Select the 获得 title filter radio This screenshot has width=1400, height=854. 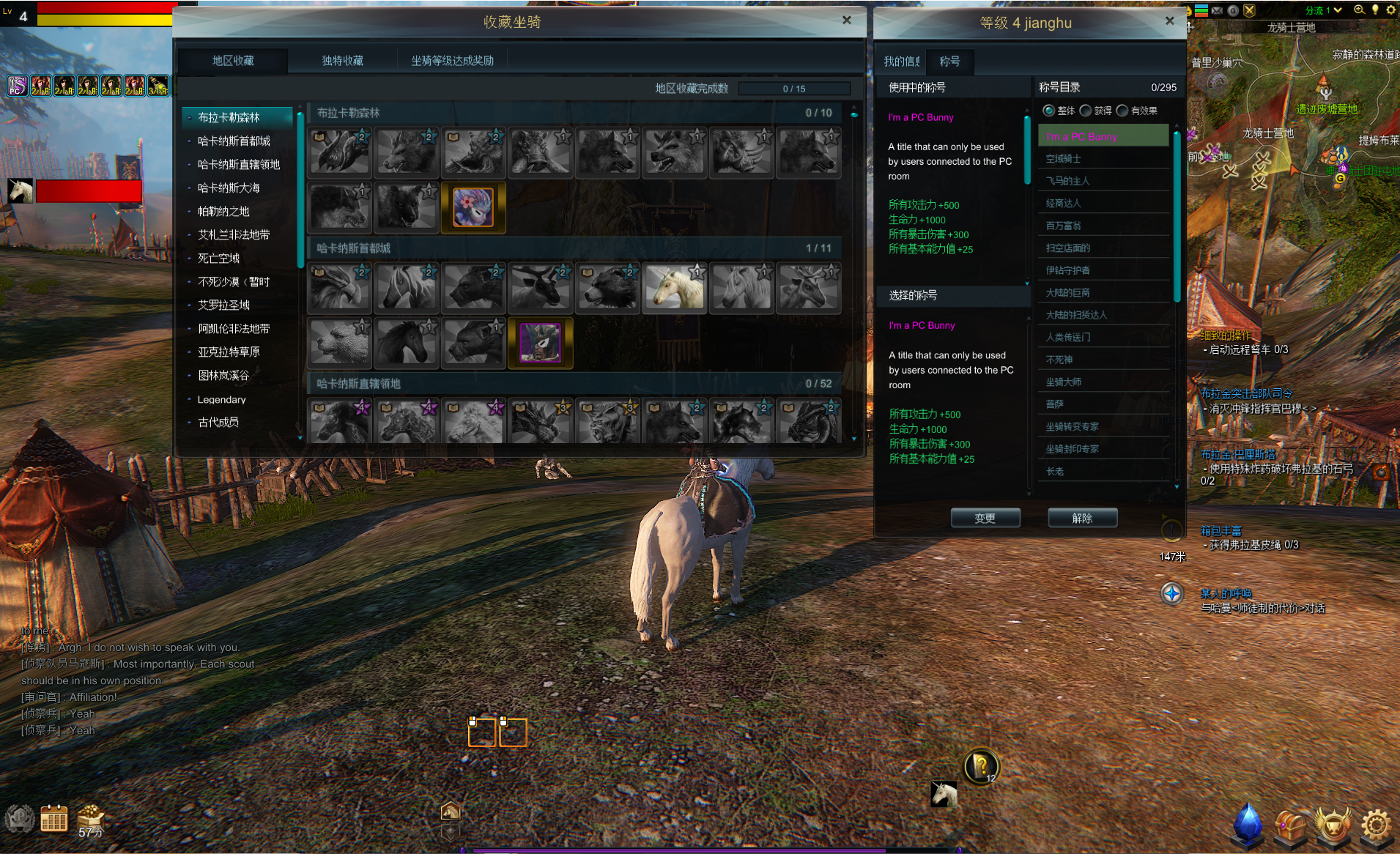point(1086,111)
